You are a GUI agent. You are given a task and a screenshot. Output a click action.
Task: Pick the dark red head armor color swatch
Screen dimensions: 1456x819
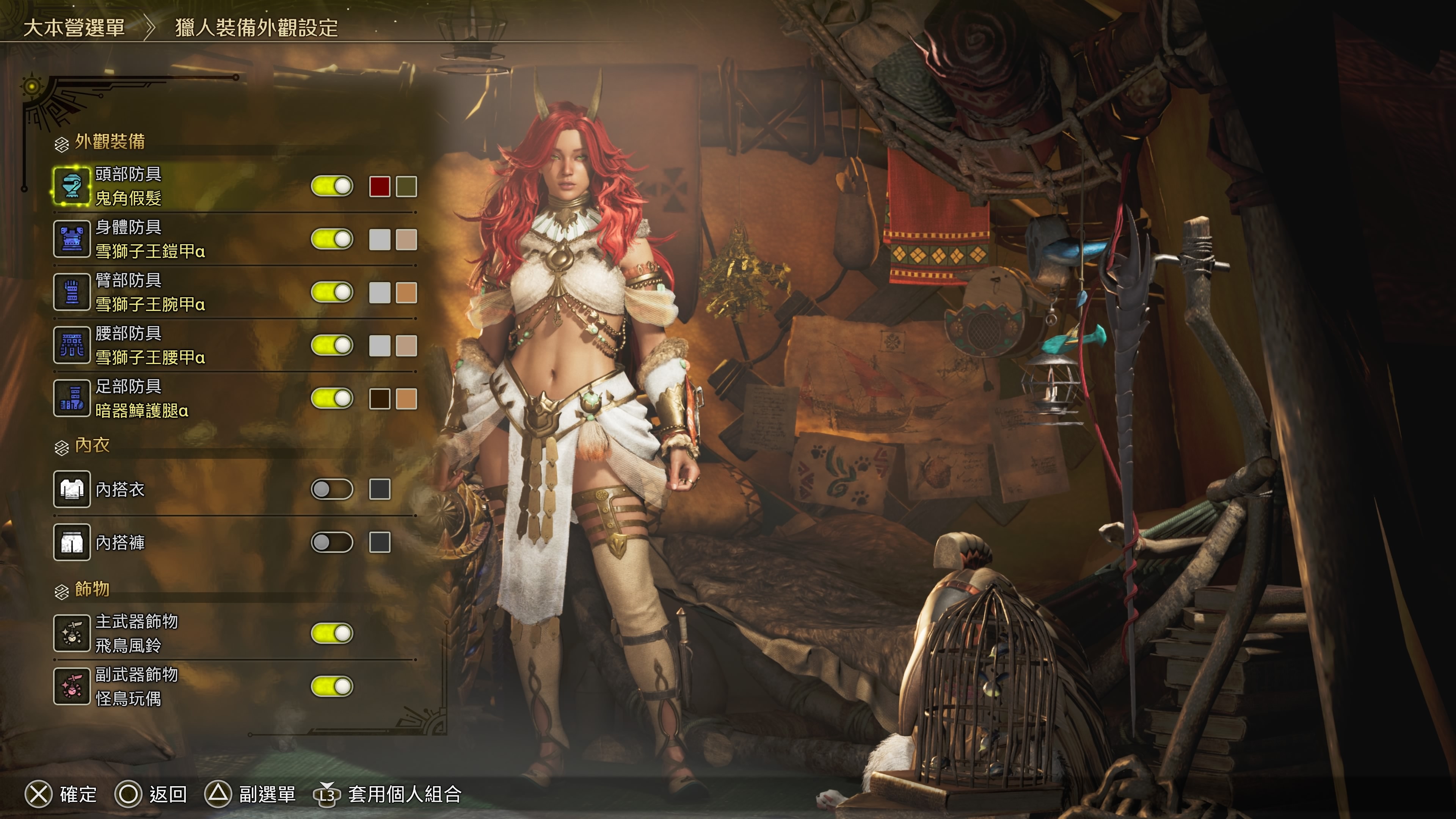379,187
